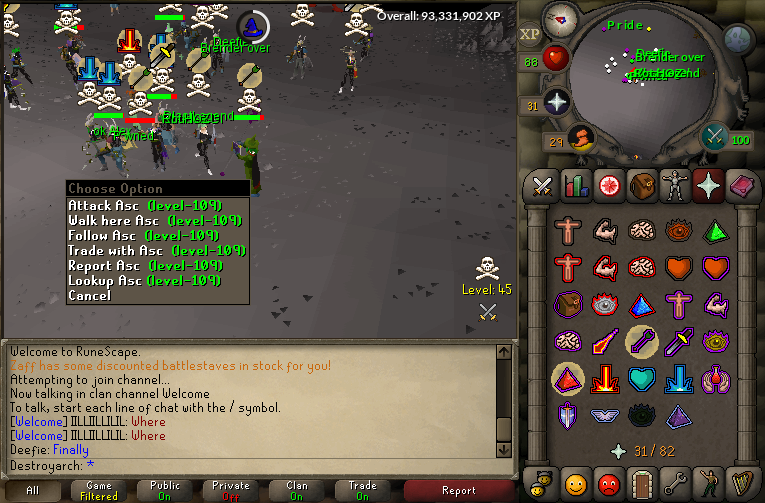Cancel the Choose Option menu
765x503 pixels.
click(x=90, y=296)
